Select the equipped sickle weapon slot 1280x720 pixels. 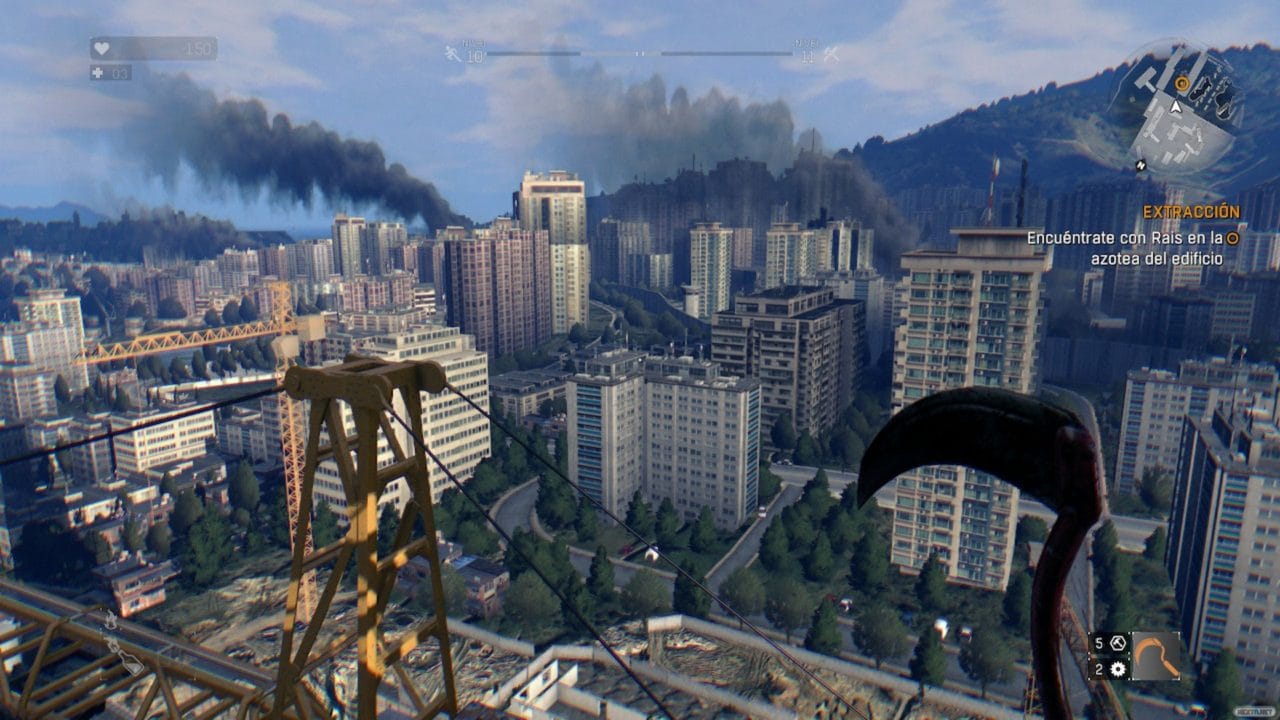[x=1154, y=656]
